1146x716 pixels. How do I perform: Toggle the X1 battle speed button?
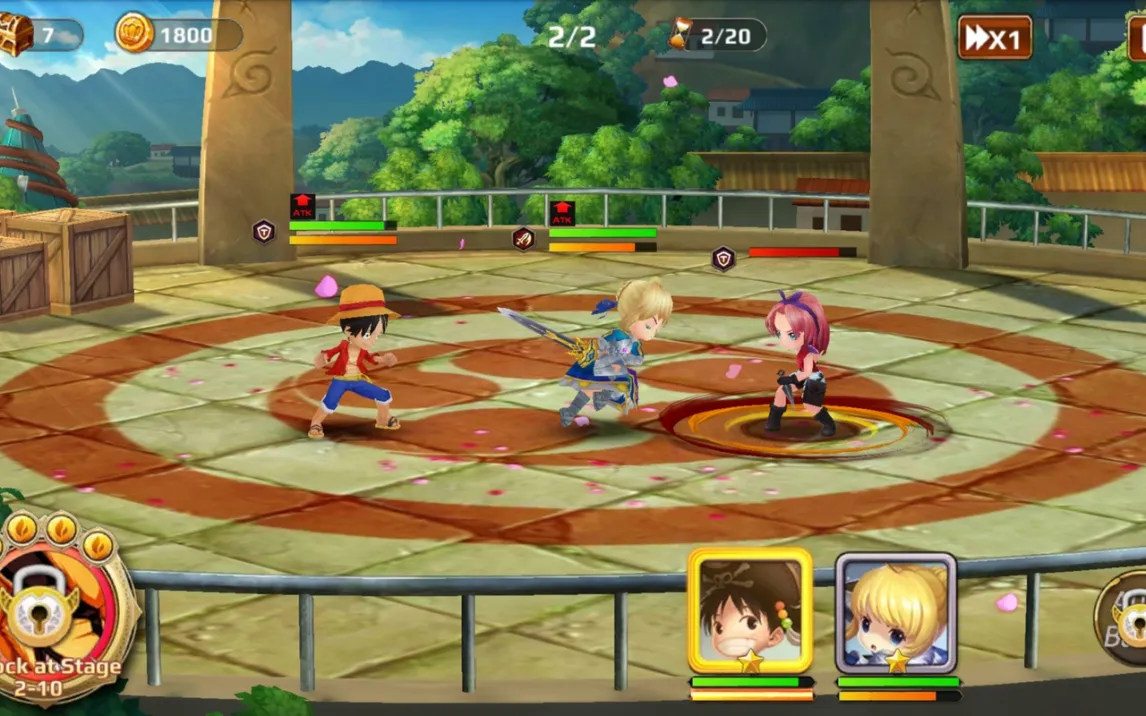point(994,38)
